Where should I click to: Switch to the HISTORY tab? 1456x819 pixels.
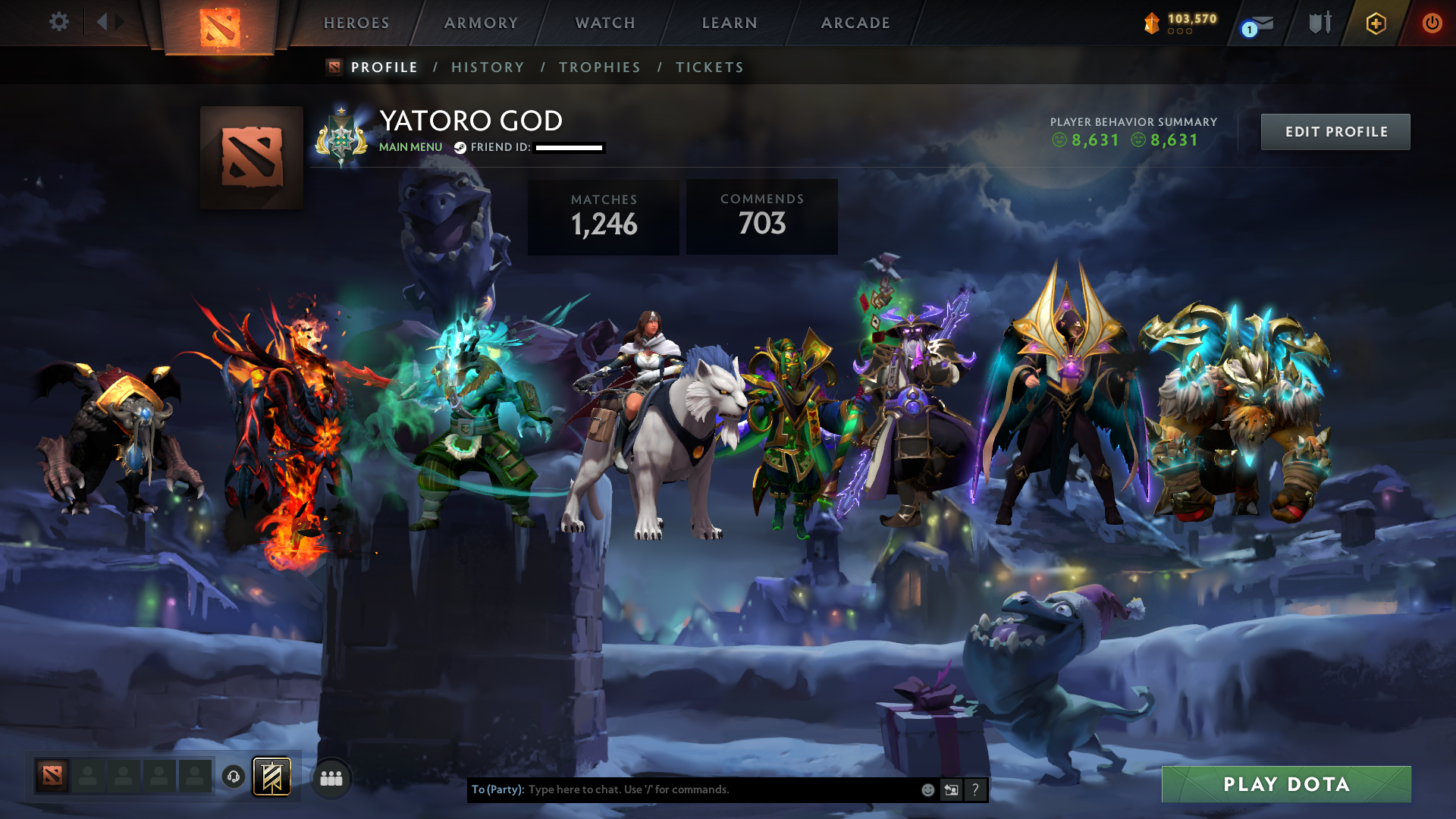tap(487, 67)
